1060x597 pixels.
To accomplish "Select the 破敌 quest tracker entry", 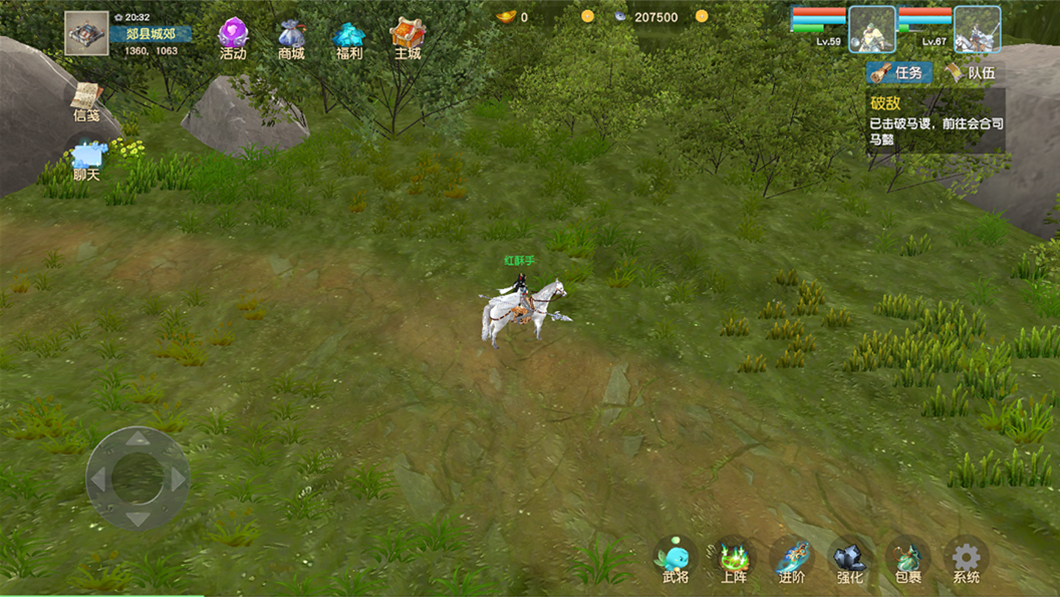I will tap(934, 122).
